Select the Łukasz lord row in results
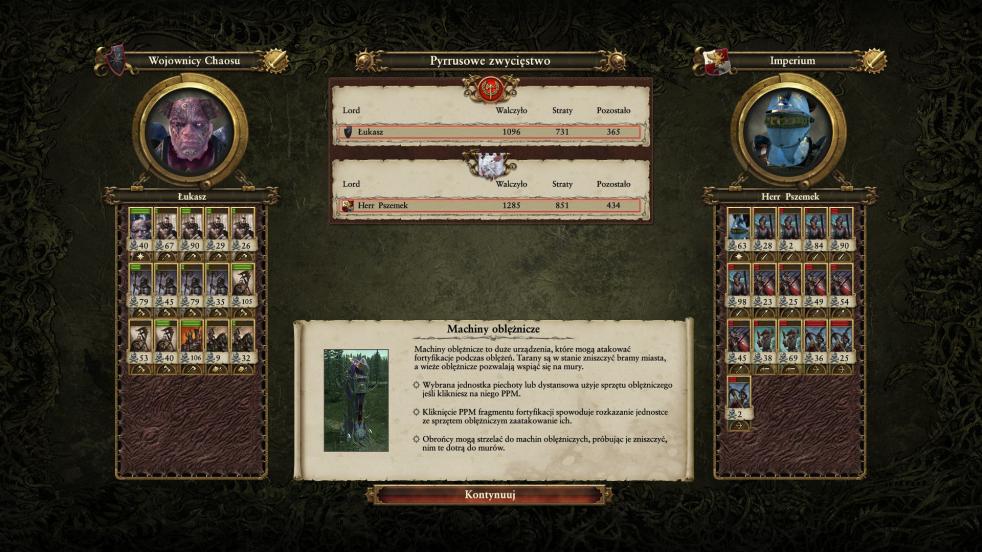 490,132
